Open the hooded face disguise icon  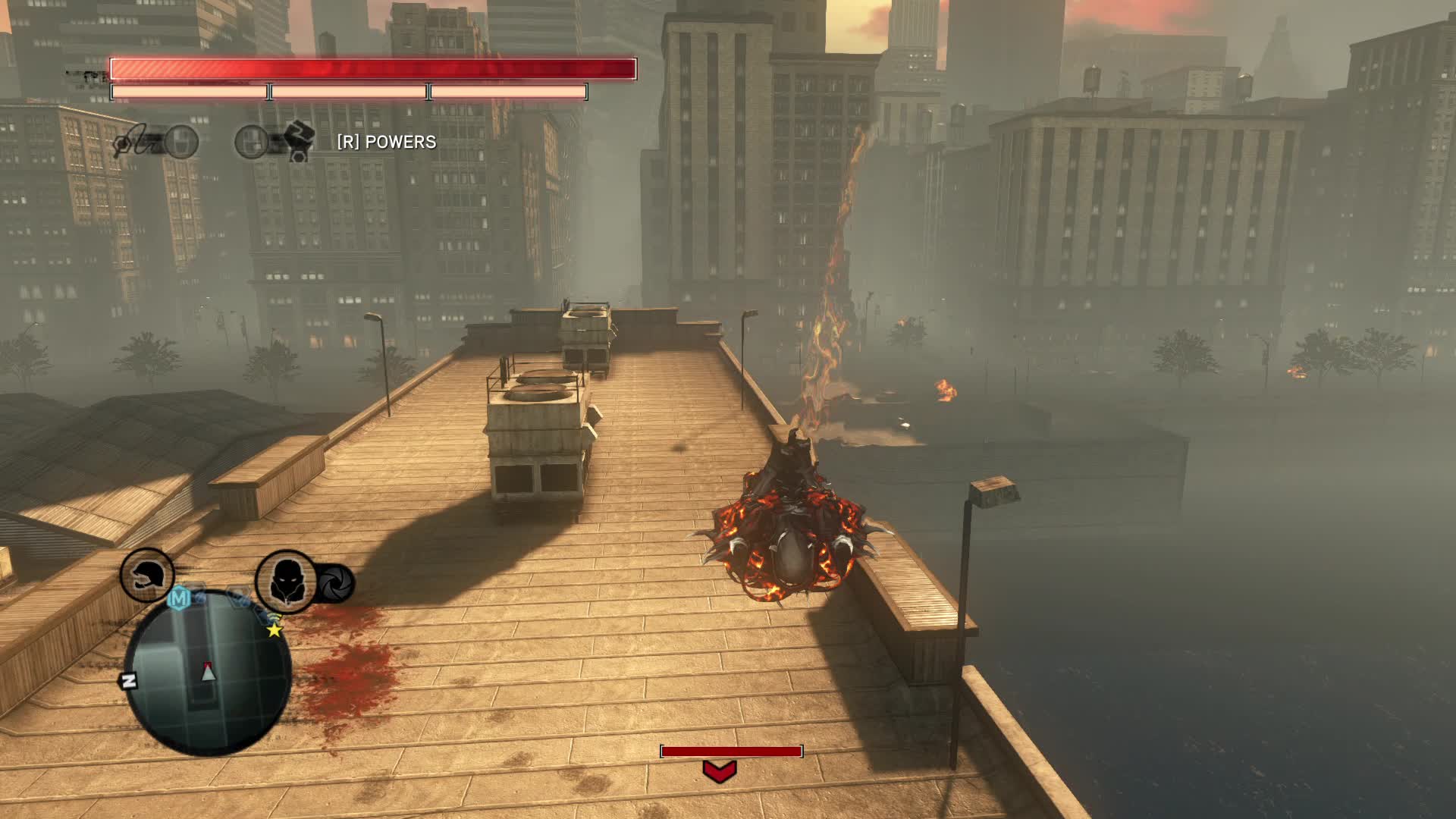(285, 582)
